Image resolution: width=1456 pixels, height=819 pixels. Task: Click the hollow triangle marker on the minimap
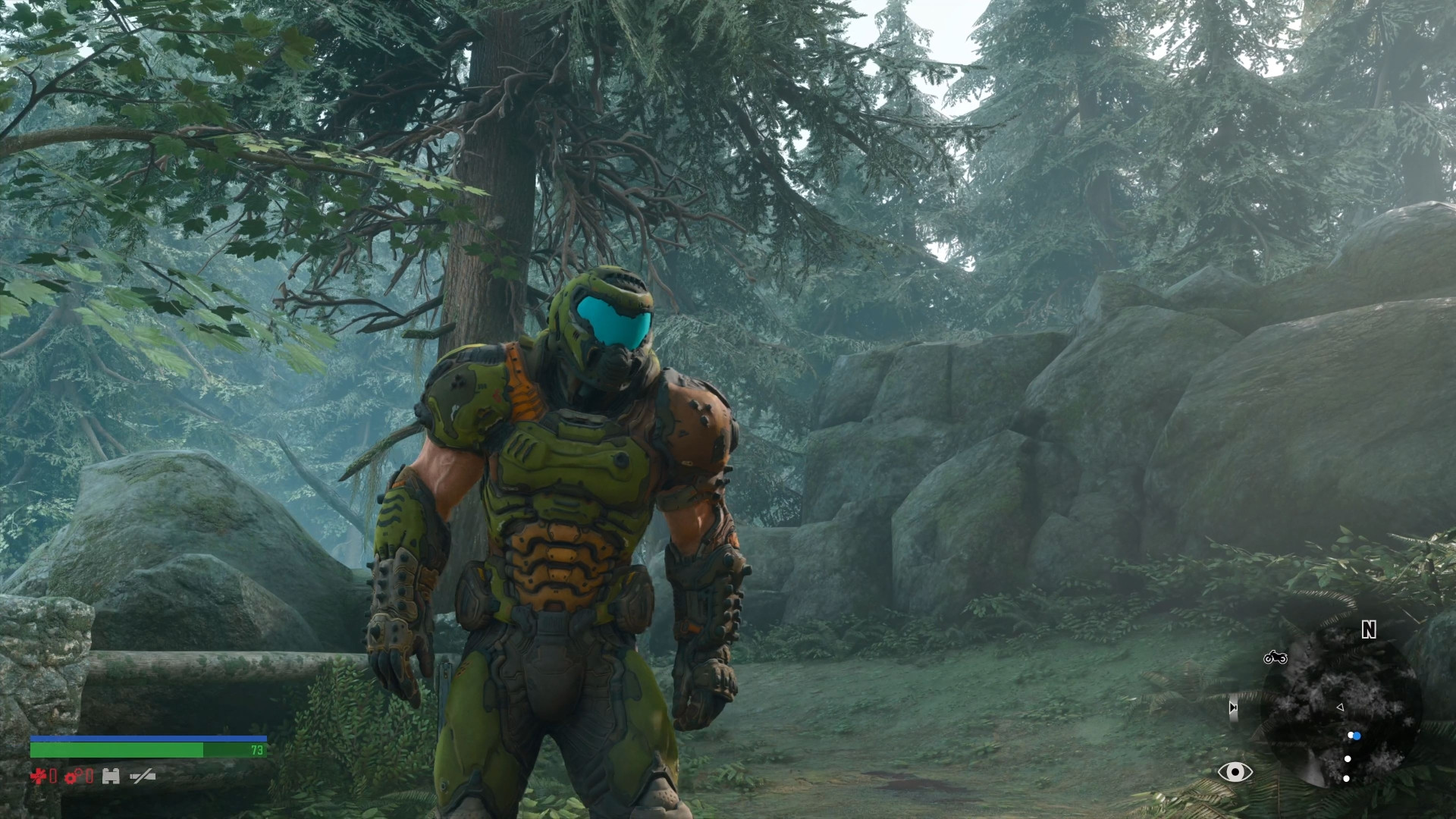1340,707
